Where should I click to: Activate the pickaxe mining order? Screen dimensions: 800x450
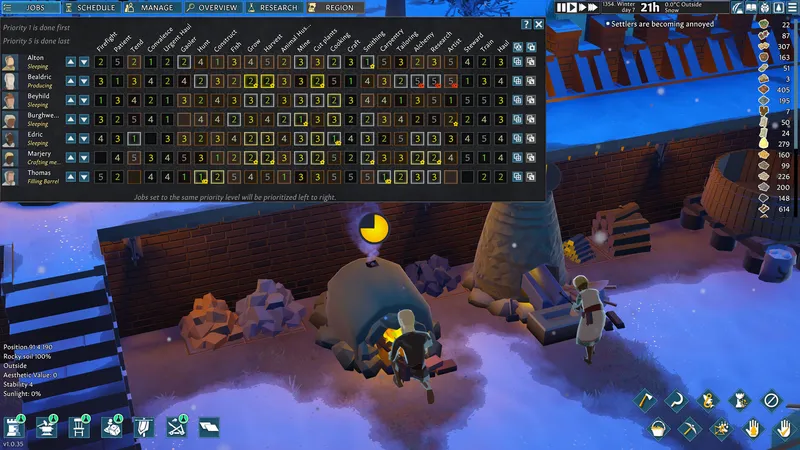tap(690, 429)
